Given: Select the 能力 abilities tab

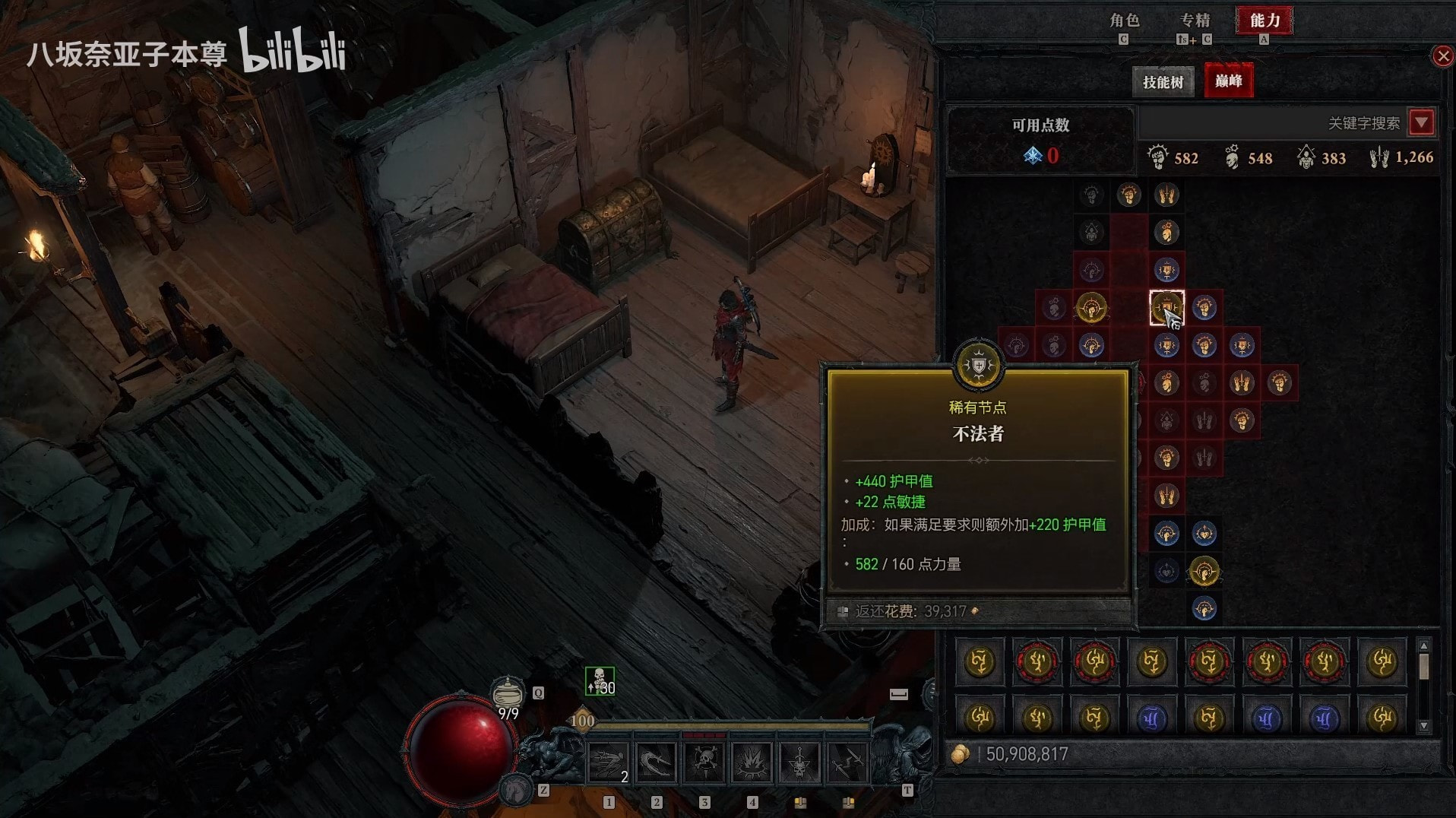Looking at the screenshot, I should [x=1265, y=21].
